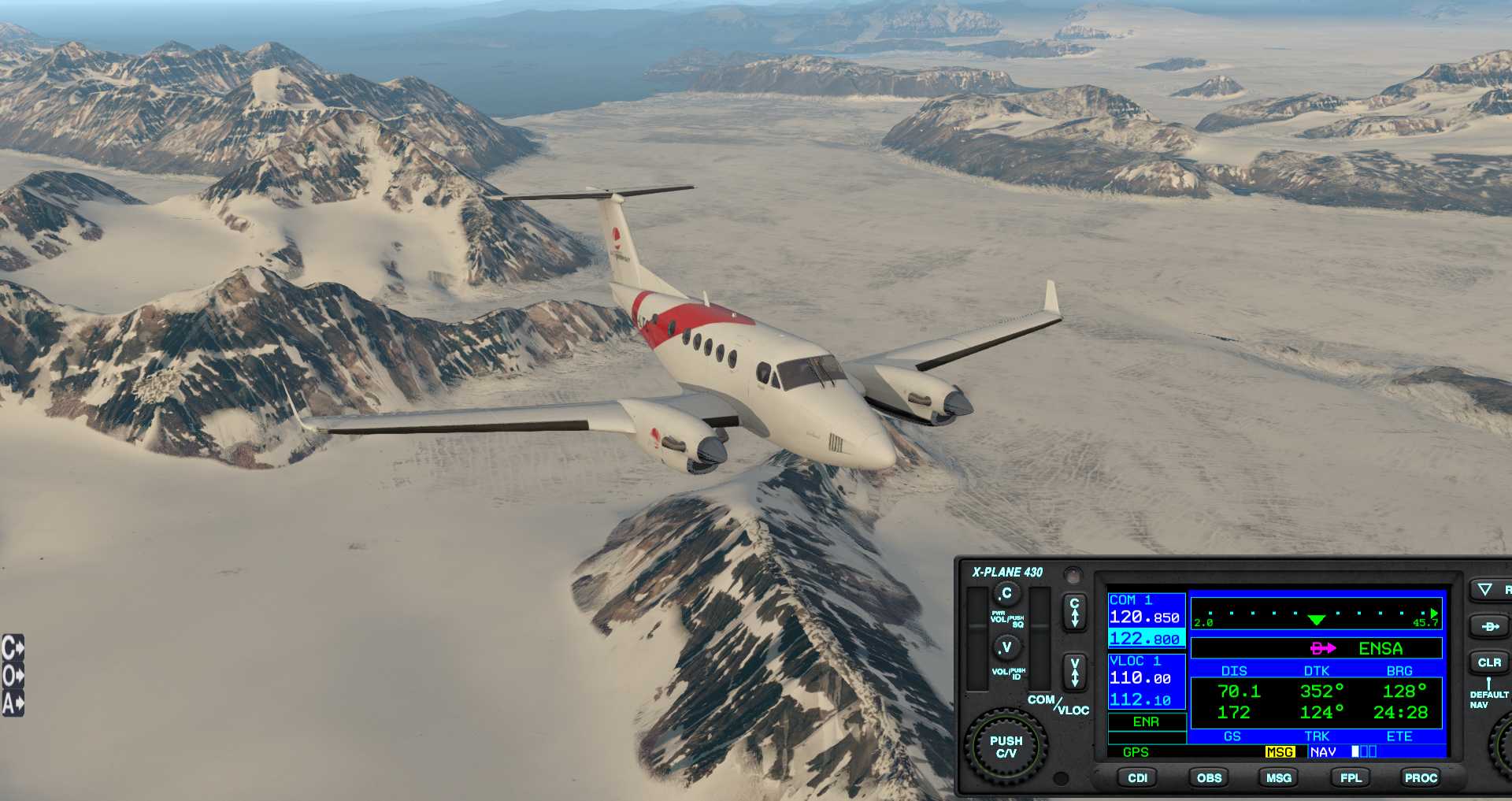The width and height of the screenshot is (1512, 801).
Task: Open the O arrow side tab
Action: tap(13, 675)
